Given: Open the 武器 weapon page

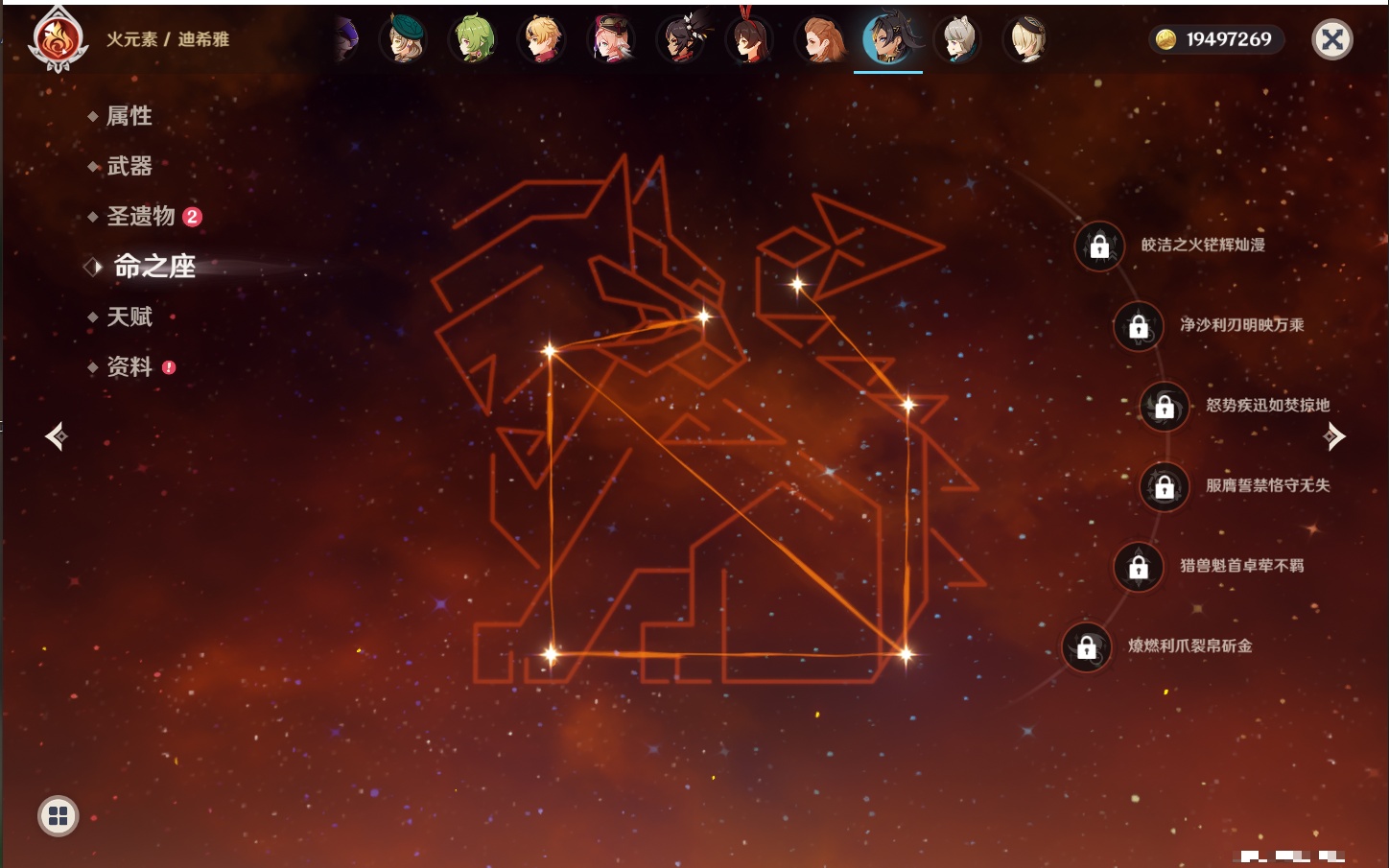Looking at the screenshot, I should click(x=129, y=166).
